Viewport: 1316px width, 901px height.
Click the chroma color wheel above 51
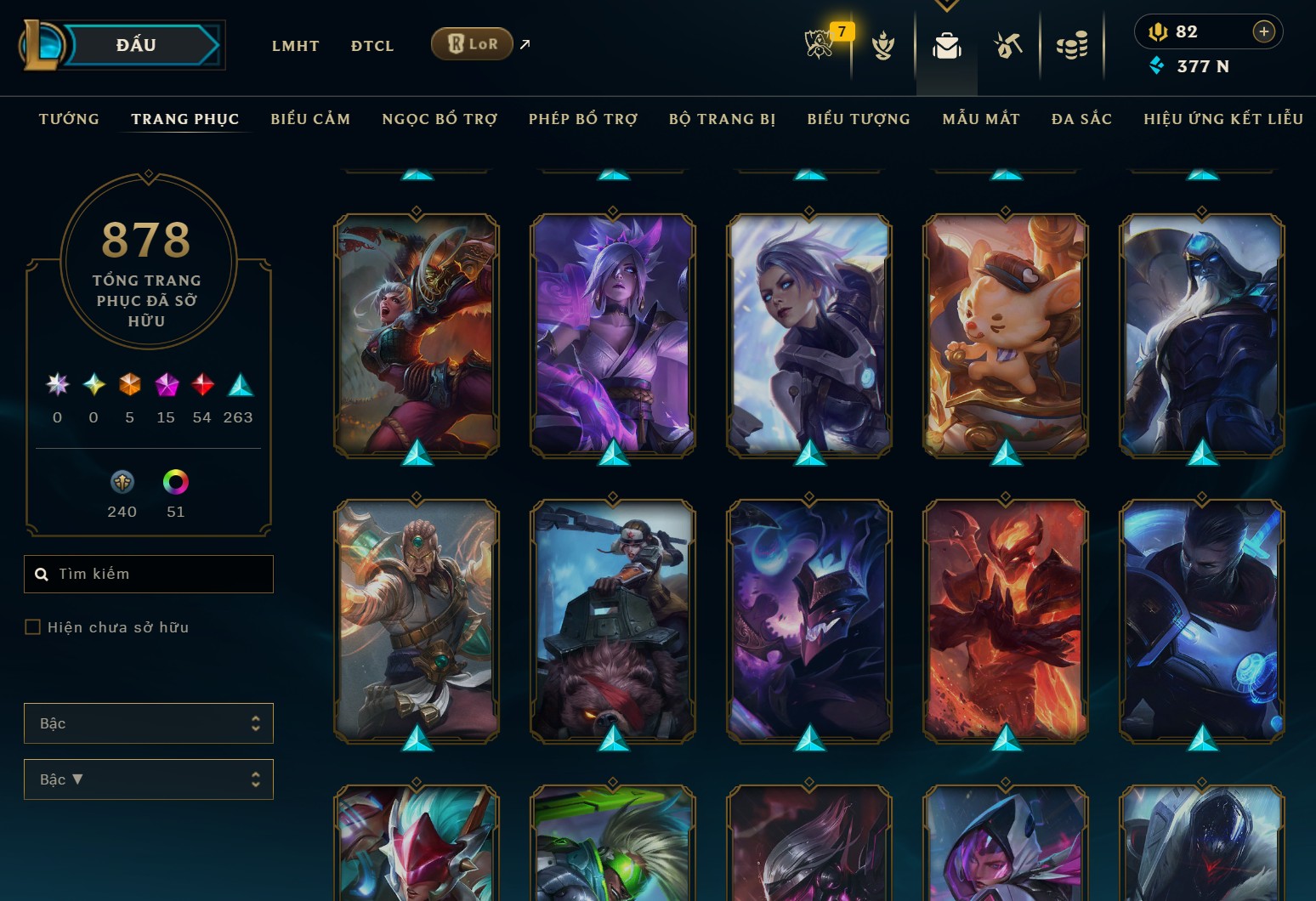(174, 483)
